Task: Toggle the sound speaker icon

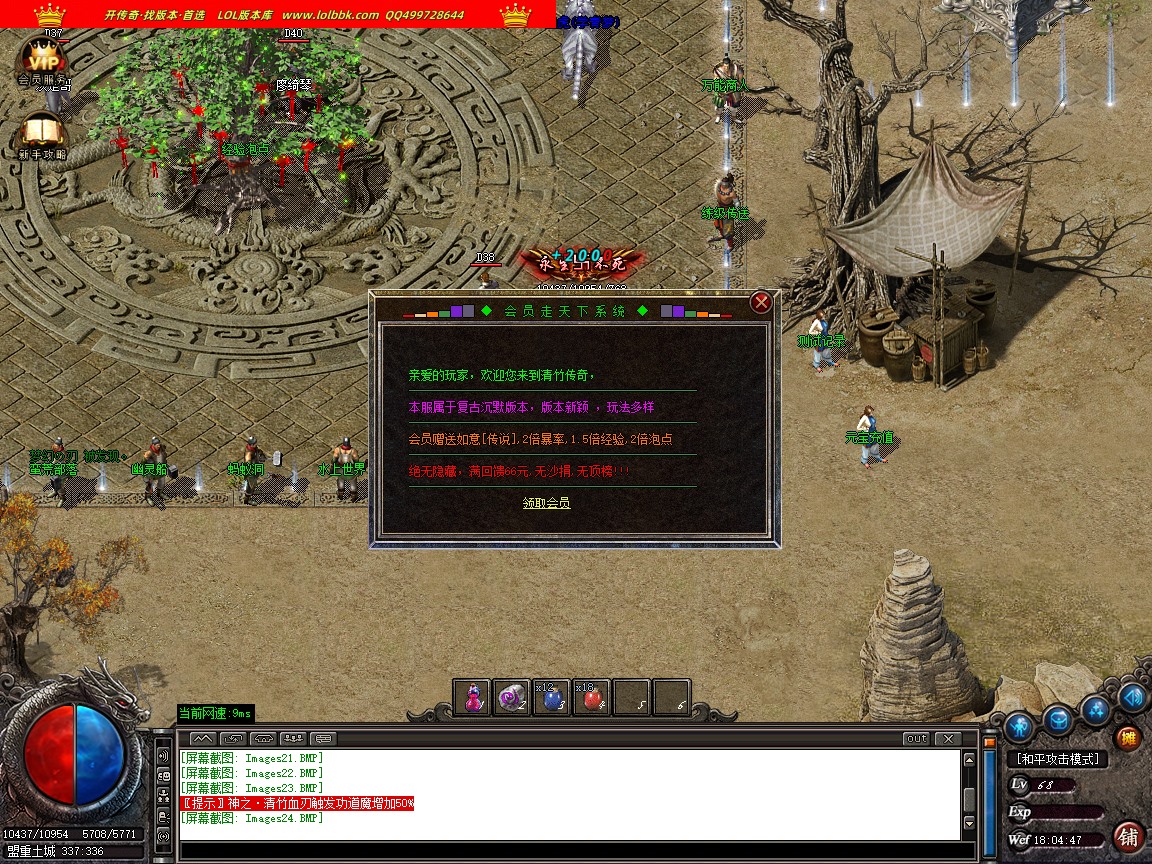Action: [x=1133, y=697]
